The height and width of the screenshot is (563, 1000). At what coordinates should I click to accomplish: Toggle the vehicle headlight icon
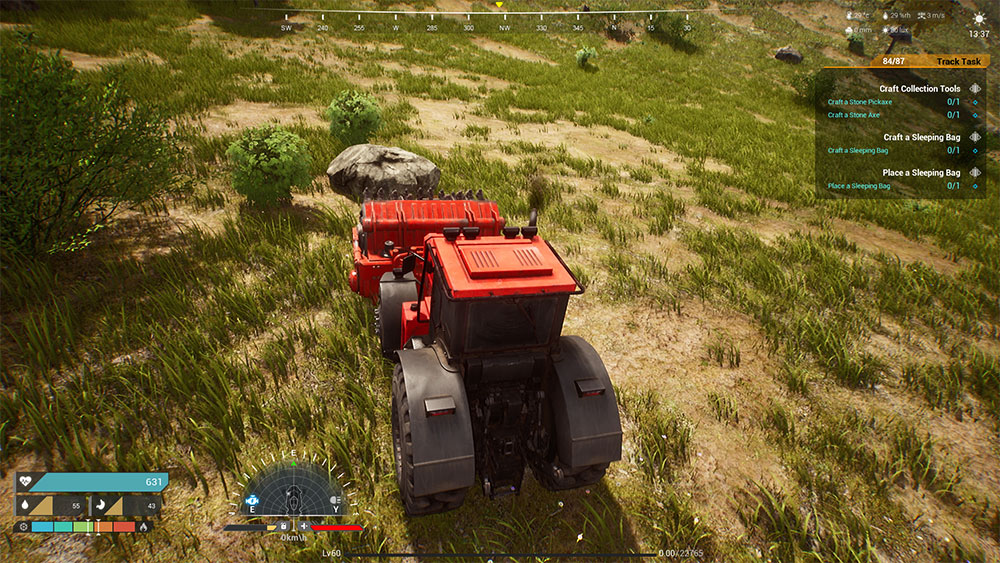click(x=336, y=498)
